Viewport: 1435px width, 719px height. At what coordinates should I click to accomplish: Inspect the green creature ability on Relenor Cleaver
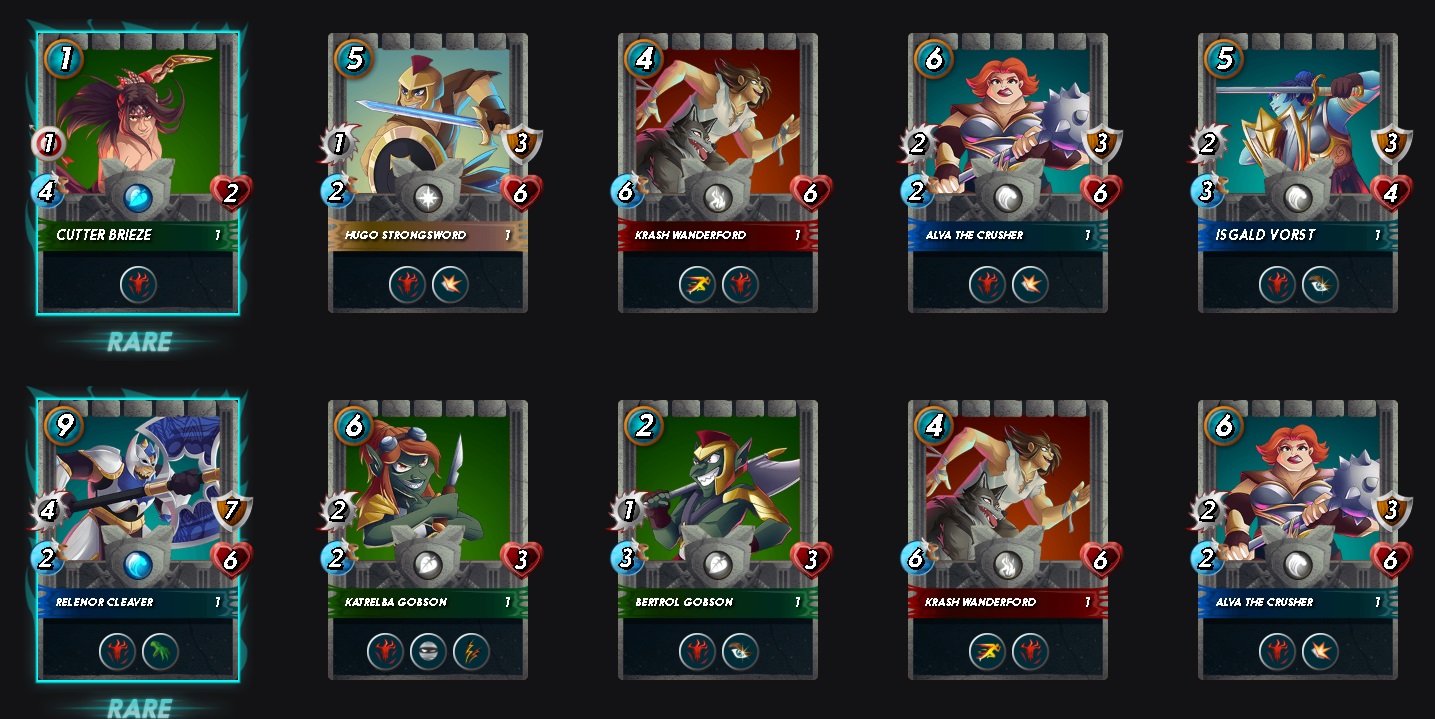[x=160, y=652]
